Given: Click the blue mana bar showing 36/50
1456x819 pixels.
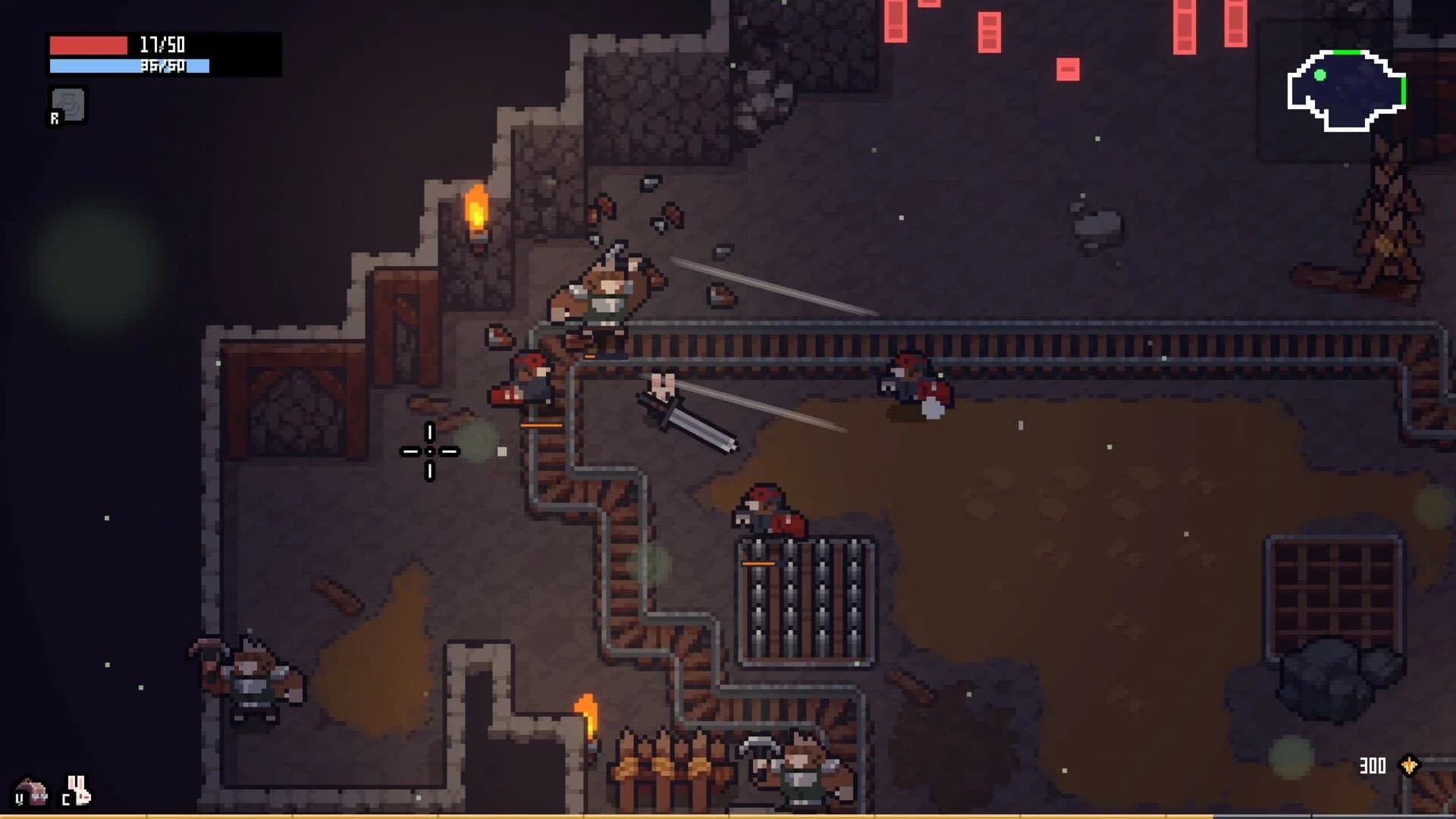Looking at the screenshot, I should (x=127, y=66).
